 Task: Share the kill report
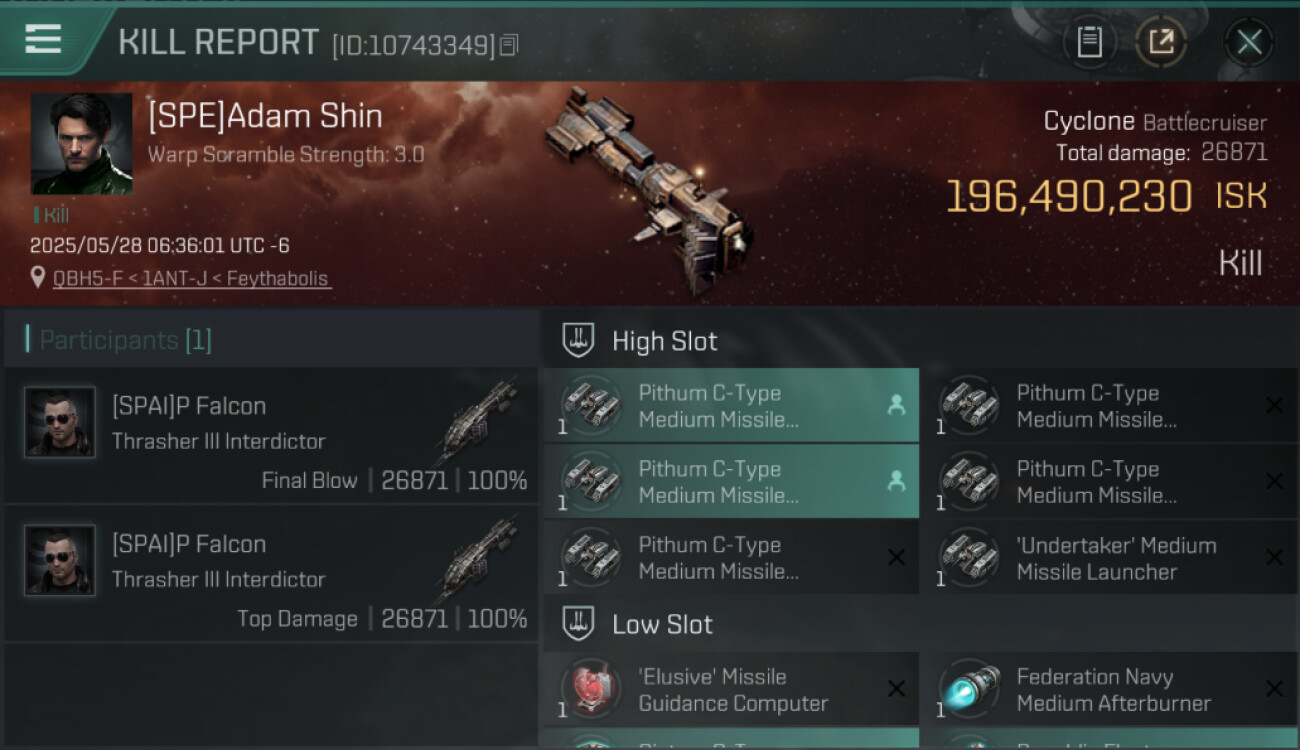point(1161,42)
